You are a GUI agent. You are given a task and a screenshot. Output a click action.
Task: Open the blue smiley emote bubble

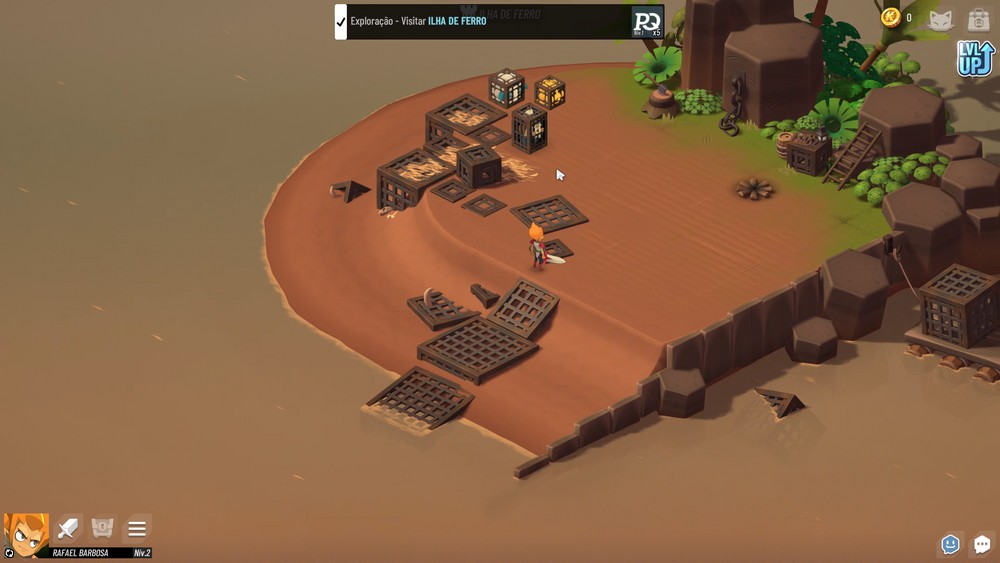tap(950, 544)
